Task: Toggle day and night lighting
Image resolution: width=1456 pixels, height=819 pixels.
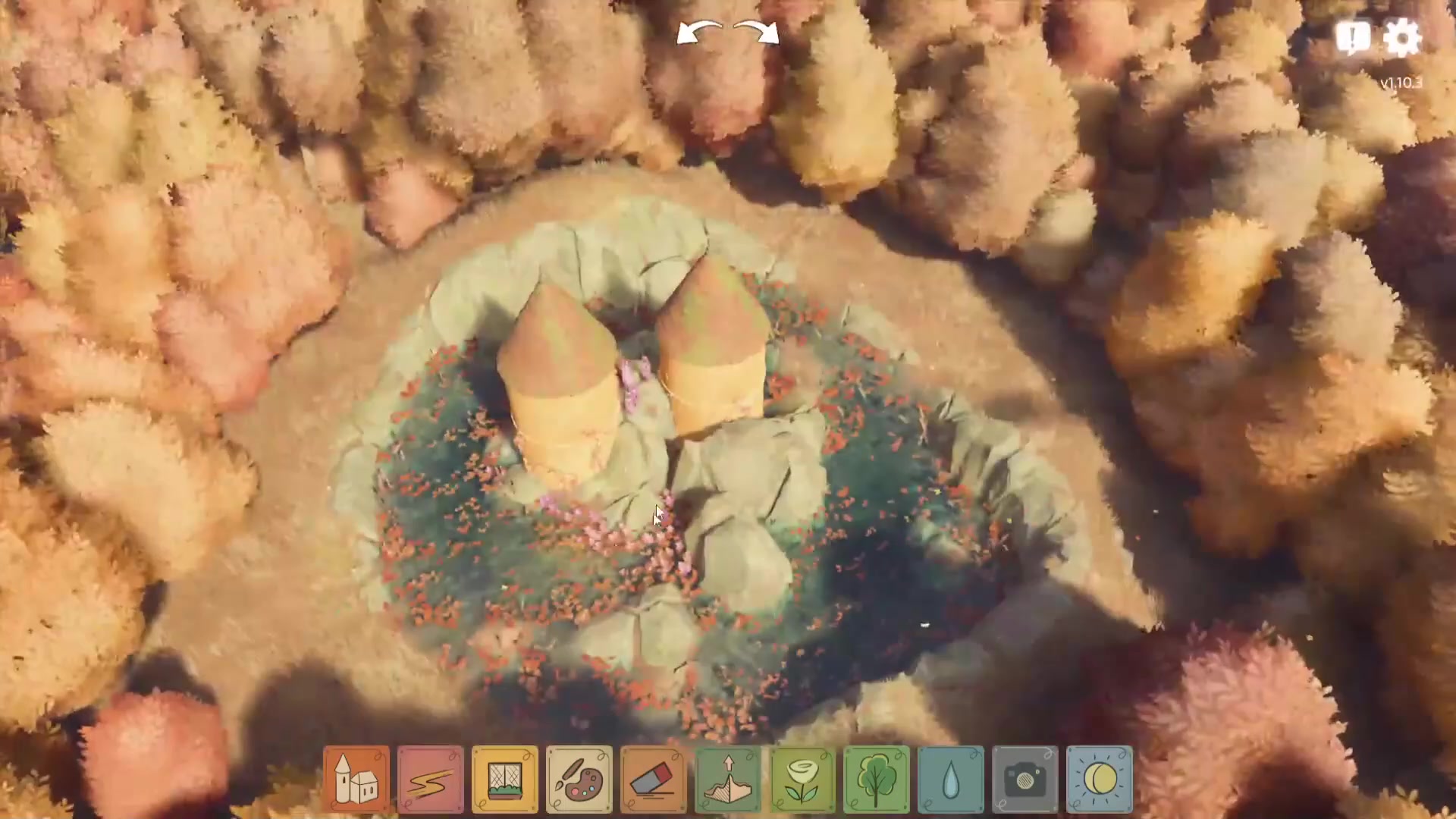Action: [x=1100, y=778]
